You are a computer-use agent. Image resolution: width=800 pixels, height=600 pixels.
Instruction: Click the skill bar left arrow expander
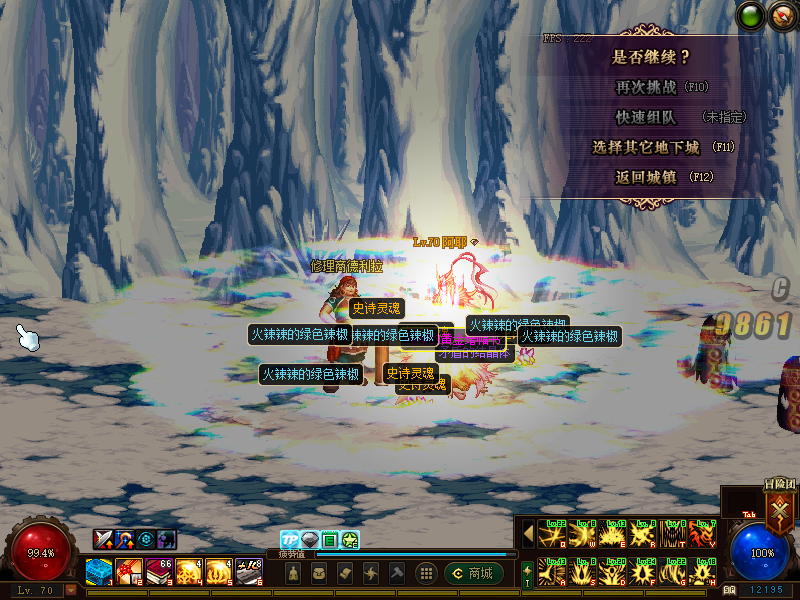point(528,535)
